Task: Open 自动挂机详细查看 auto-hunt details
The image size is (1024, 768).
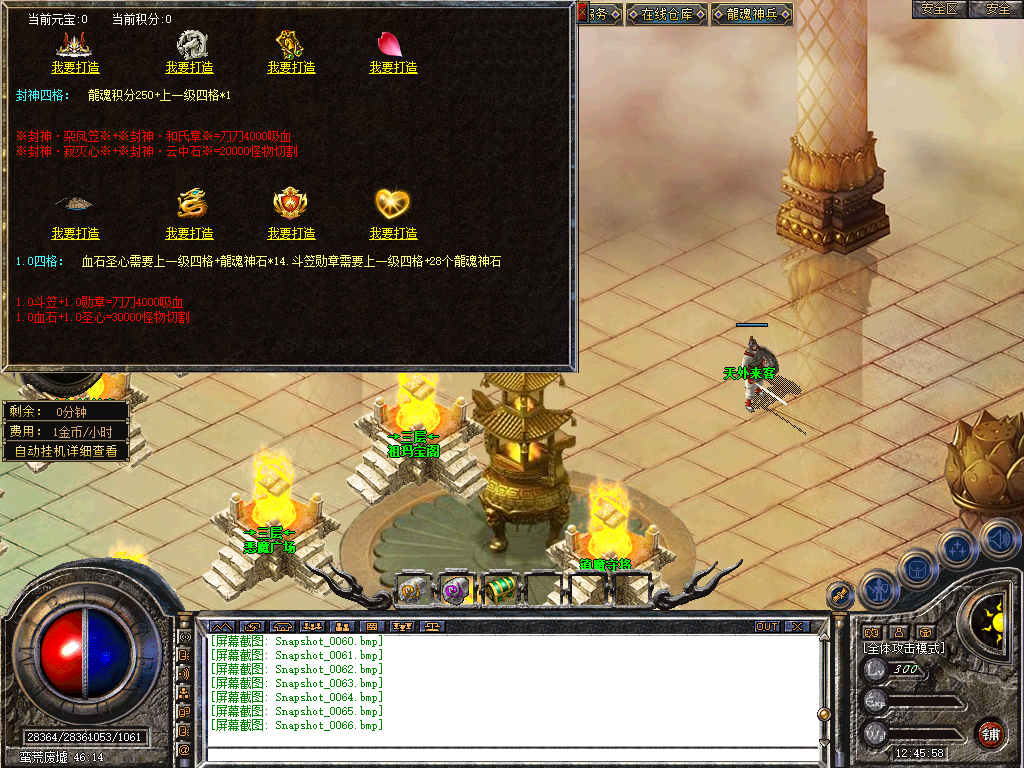Action: click(66, 451)
